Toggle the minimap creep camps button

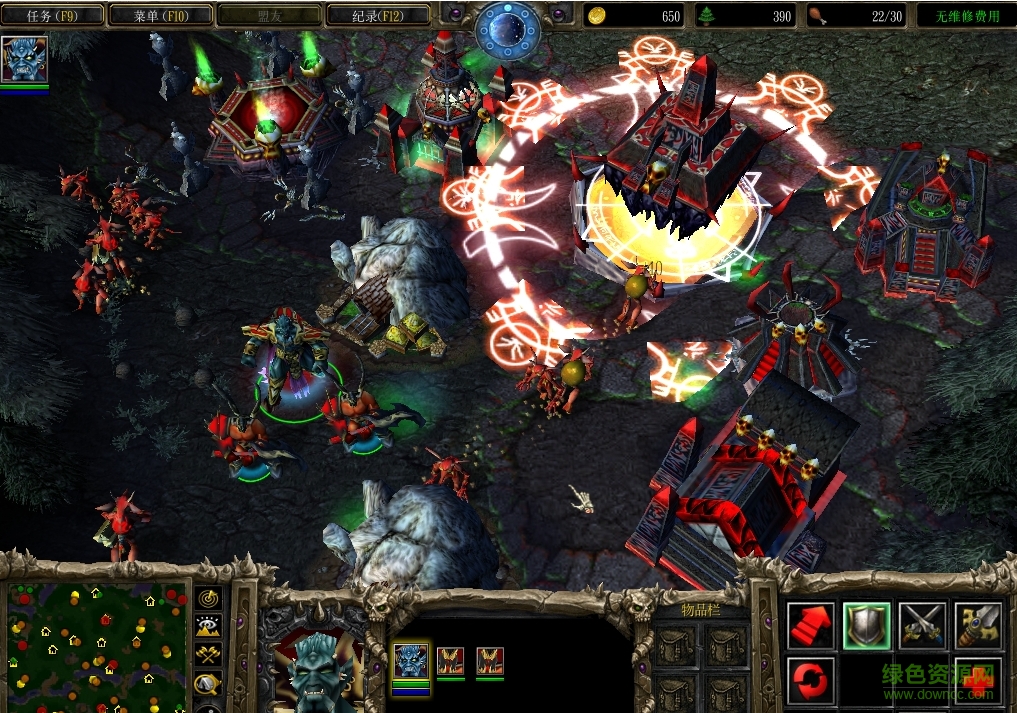209,684
